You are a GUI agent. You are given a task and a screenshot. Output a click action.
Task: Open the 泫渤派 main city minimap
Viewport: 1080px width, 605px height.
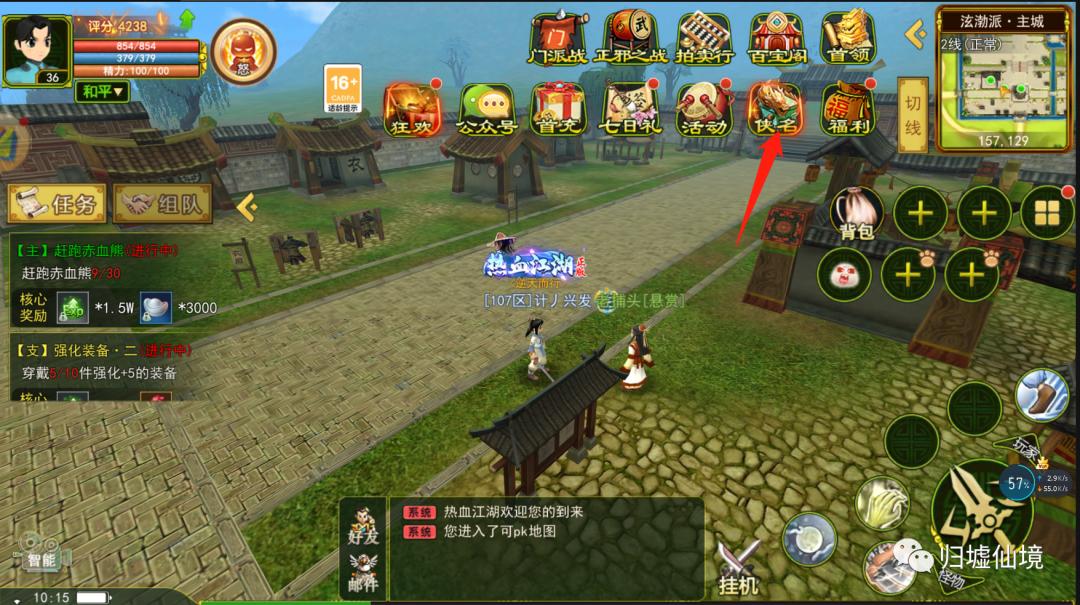click(1005, 85)
